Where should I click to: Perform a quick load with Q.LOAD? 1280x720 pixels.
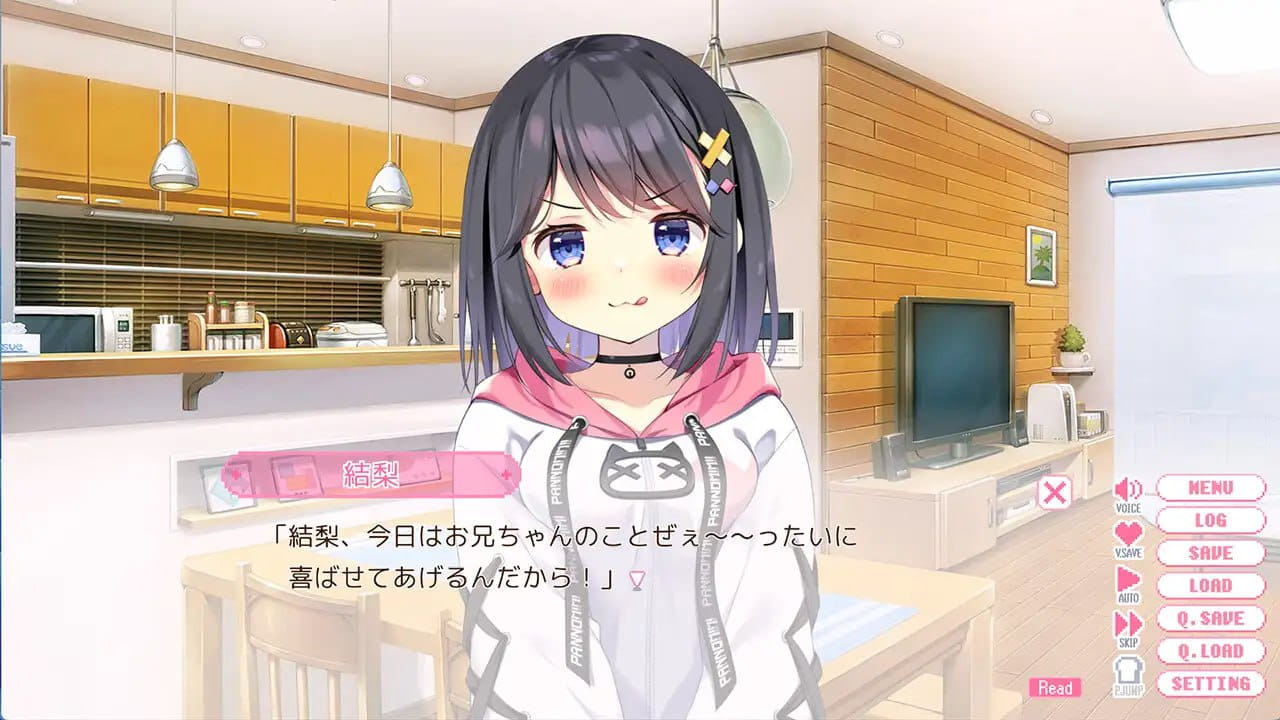[x=1210, y=652]
